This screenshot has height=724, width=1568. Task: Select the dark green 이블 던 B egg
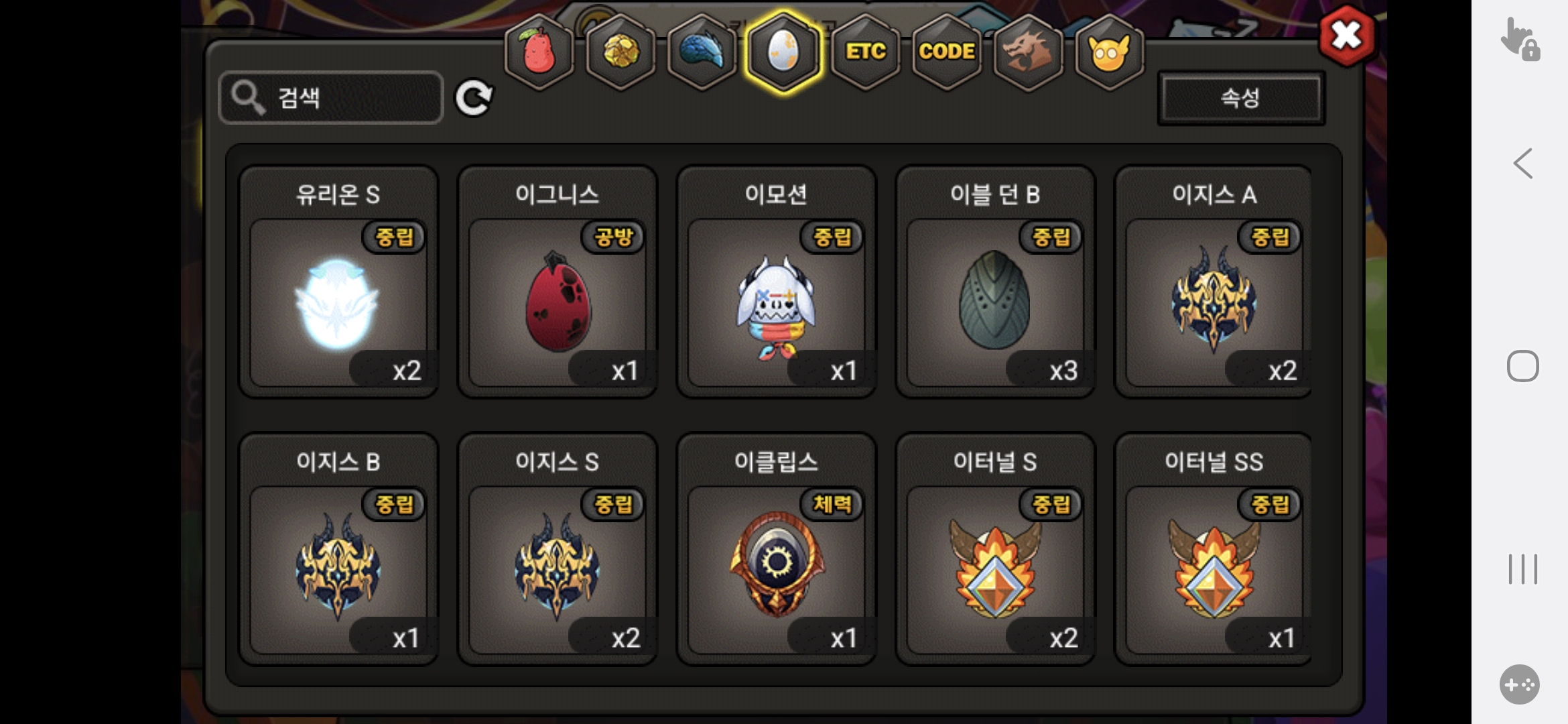[995, 303]
